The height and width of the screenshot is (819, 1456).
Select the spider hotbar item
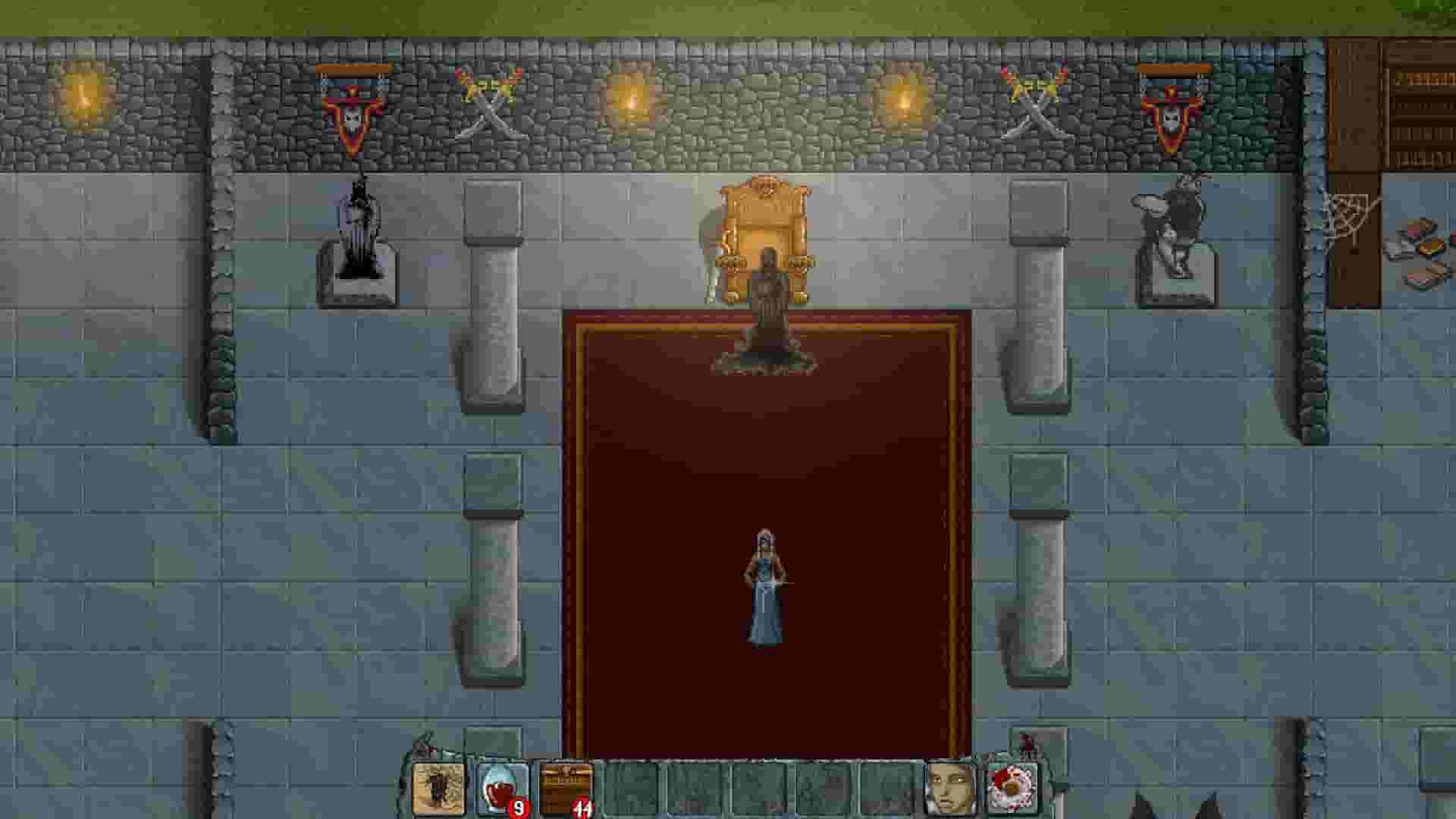point(438,786)
